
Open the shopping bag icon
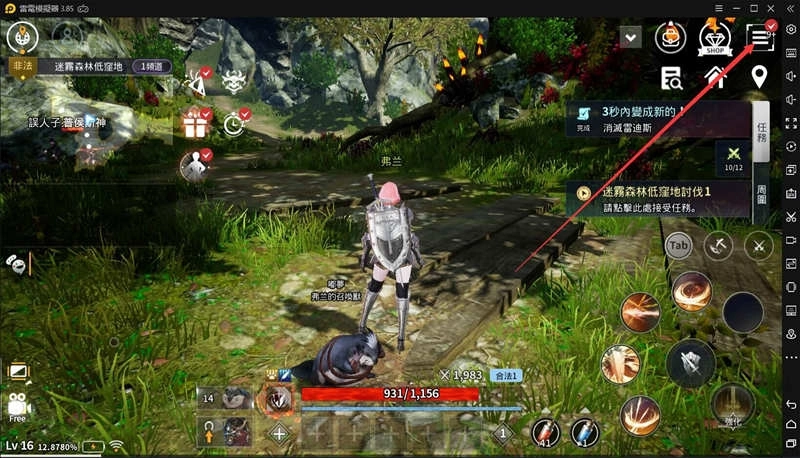click(669, 38)
